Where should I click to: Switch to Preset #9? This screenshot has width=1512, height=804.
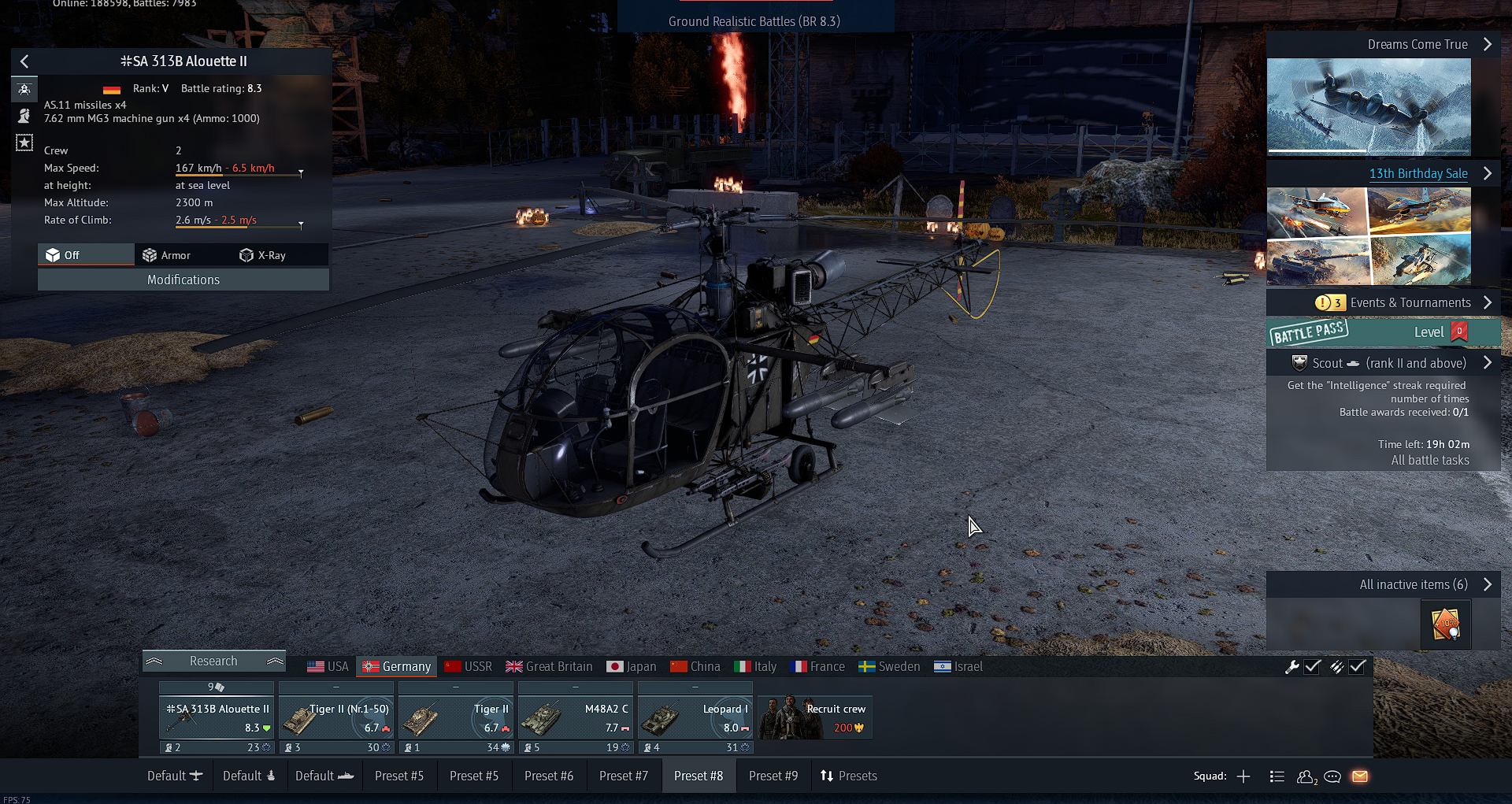click(773, 776)
